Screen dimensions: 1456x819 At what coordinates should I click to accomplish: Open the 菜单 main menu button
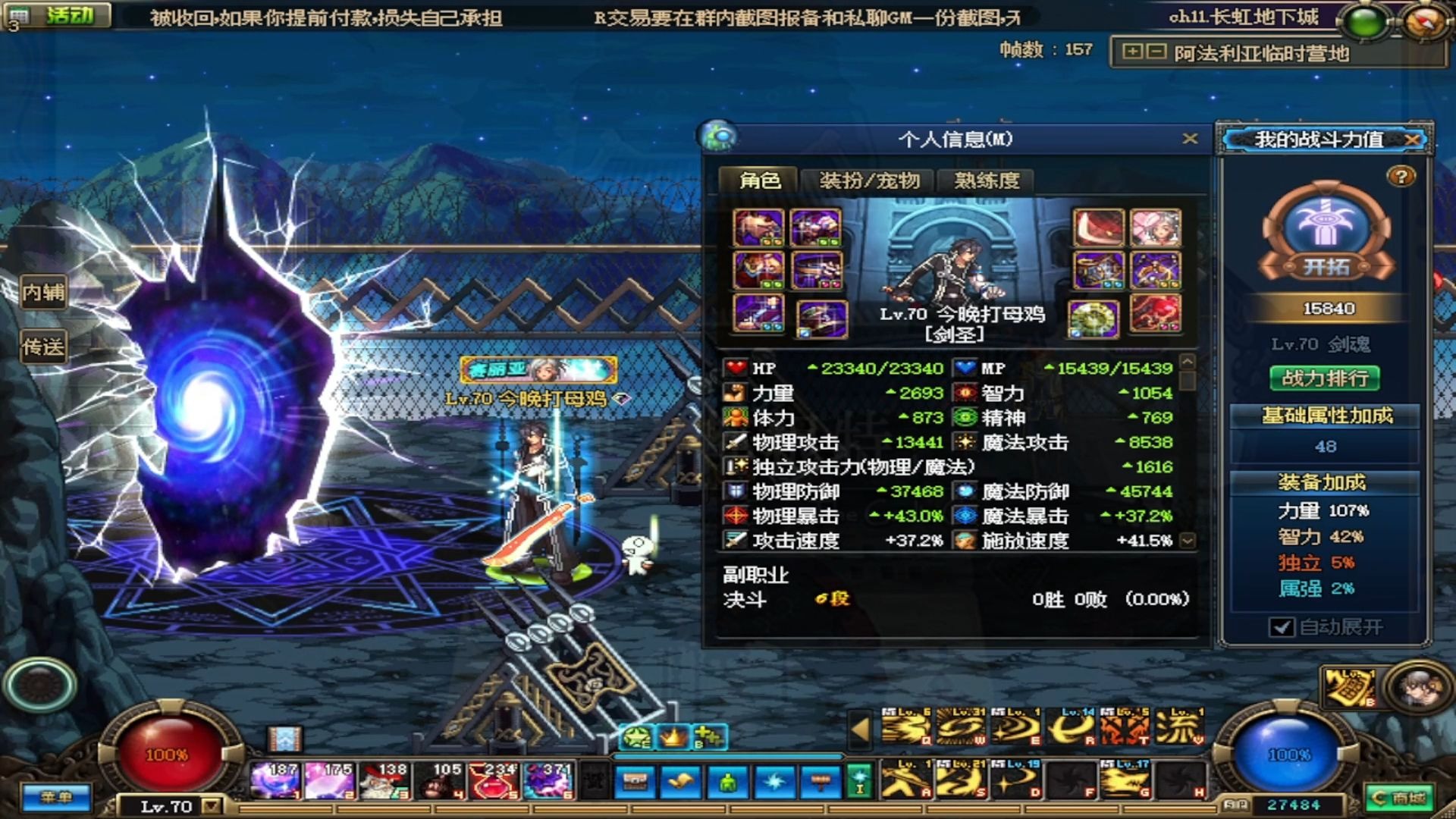pos(56,797)
